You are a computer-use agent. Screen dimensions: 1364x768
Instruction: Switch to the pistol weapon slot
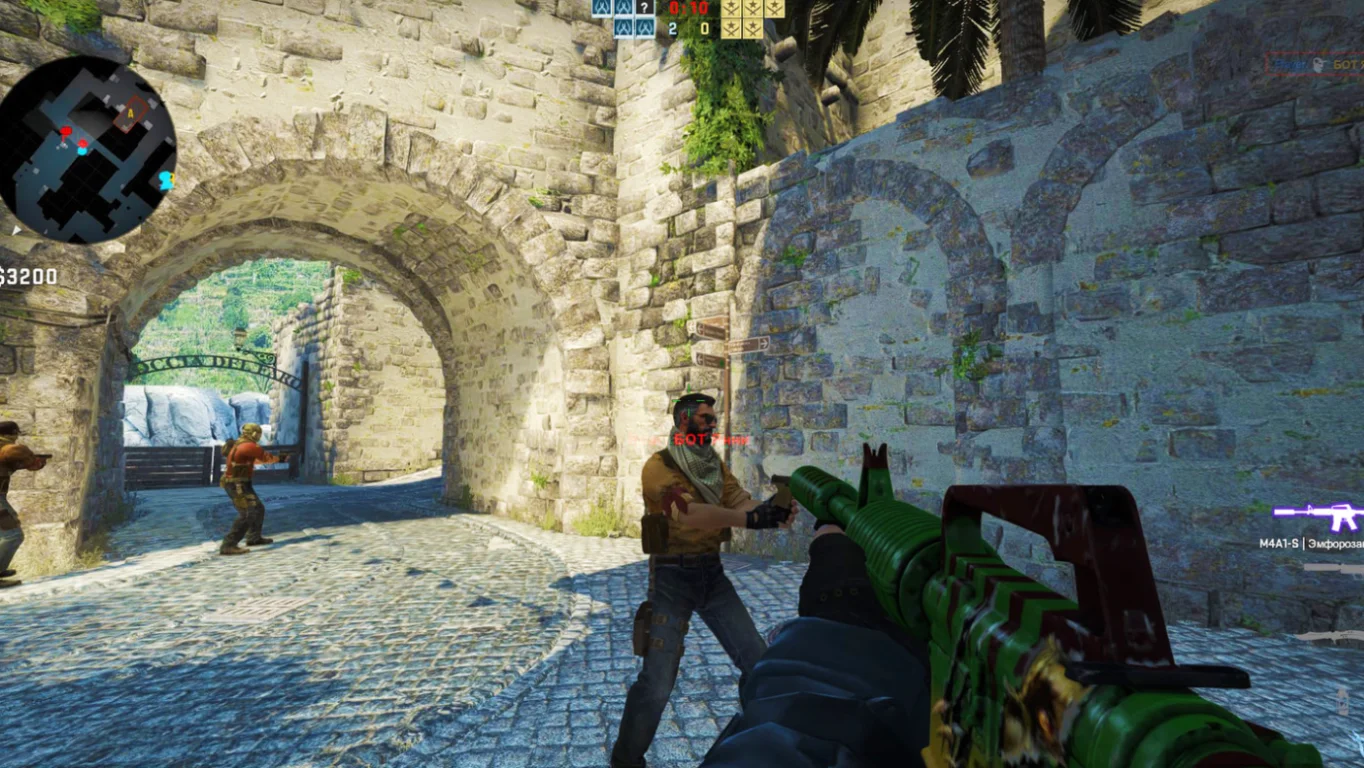click(x=1334, y=568)
